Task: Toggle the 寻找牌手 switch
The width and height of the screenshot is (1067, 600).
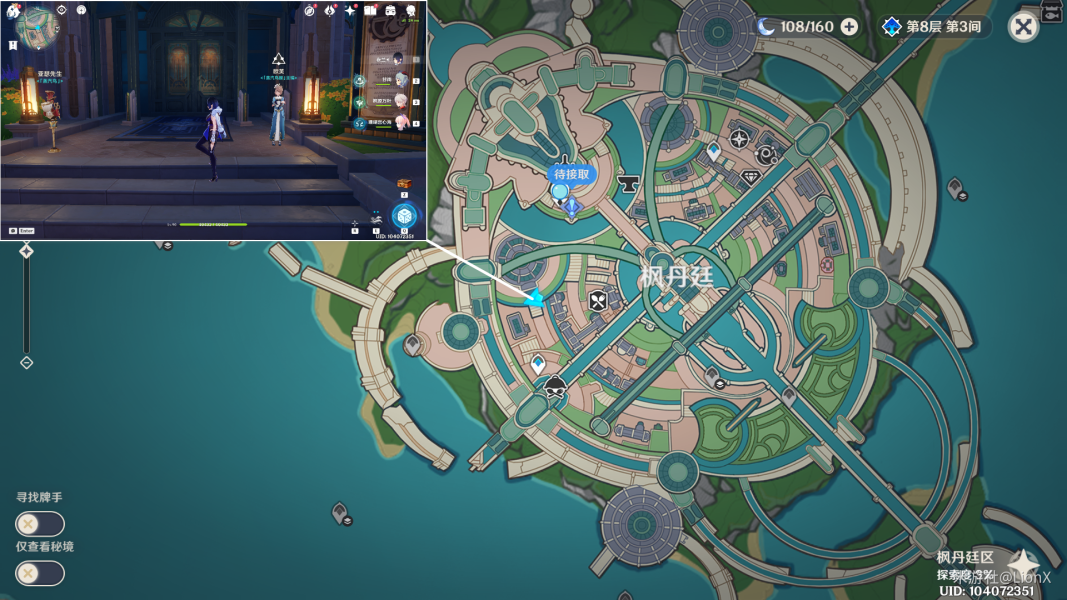Action: tap(40, 524)
